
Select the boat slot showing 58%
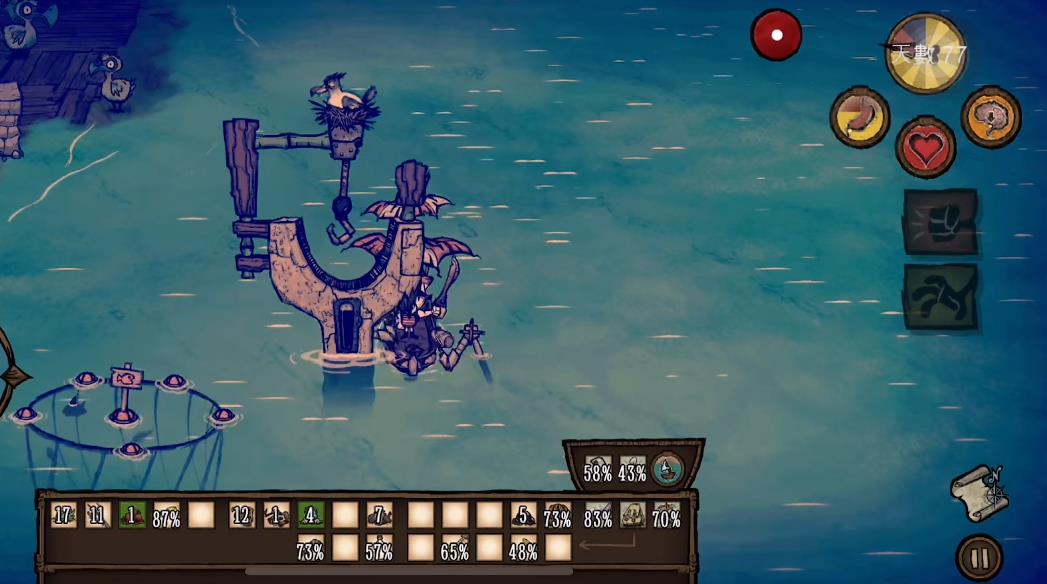598,469
